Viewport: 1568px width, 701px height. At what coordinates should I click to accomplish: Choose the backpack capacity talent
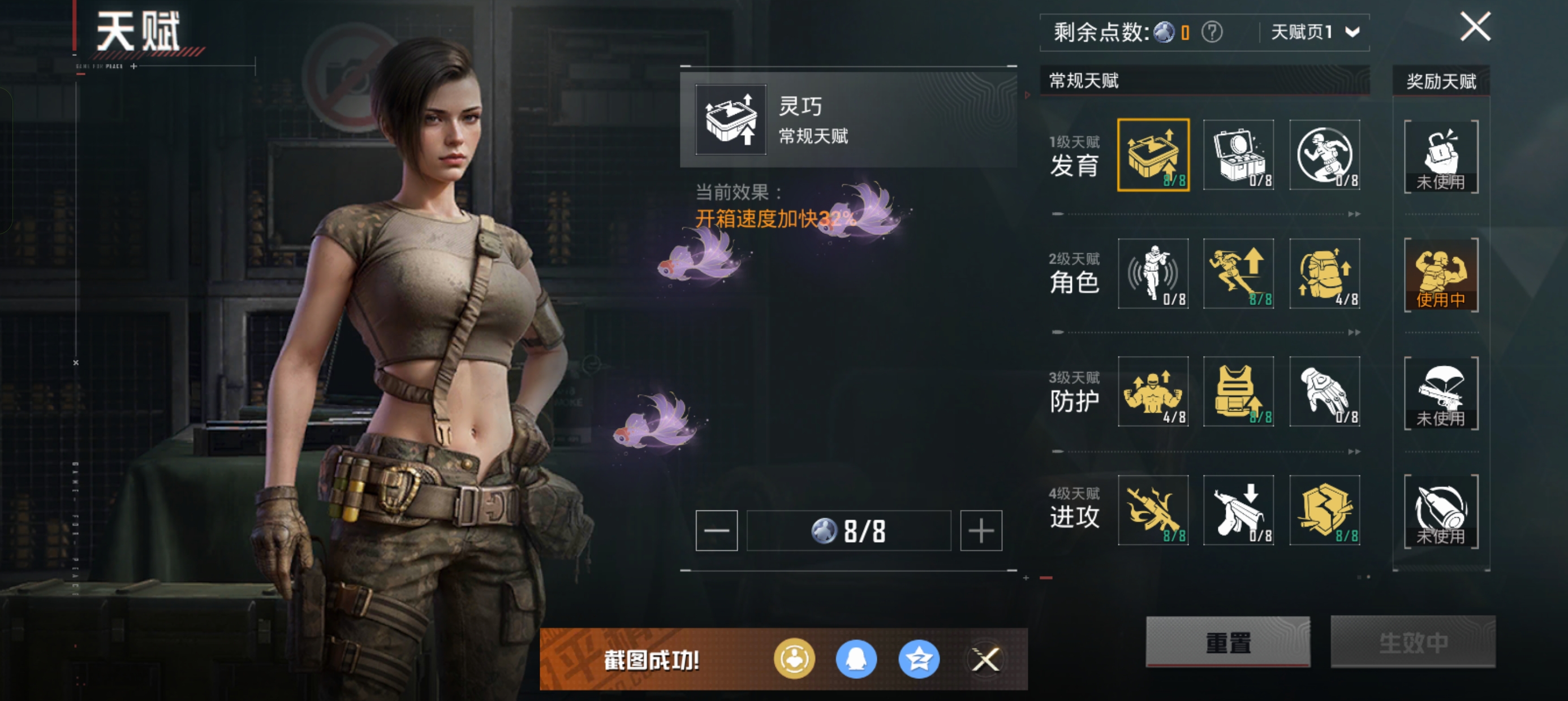[1325, 274]
